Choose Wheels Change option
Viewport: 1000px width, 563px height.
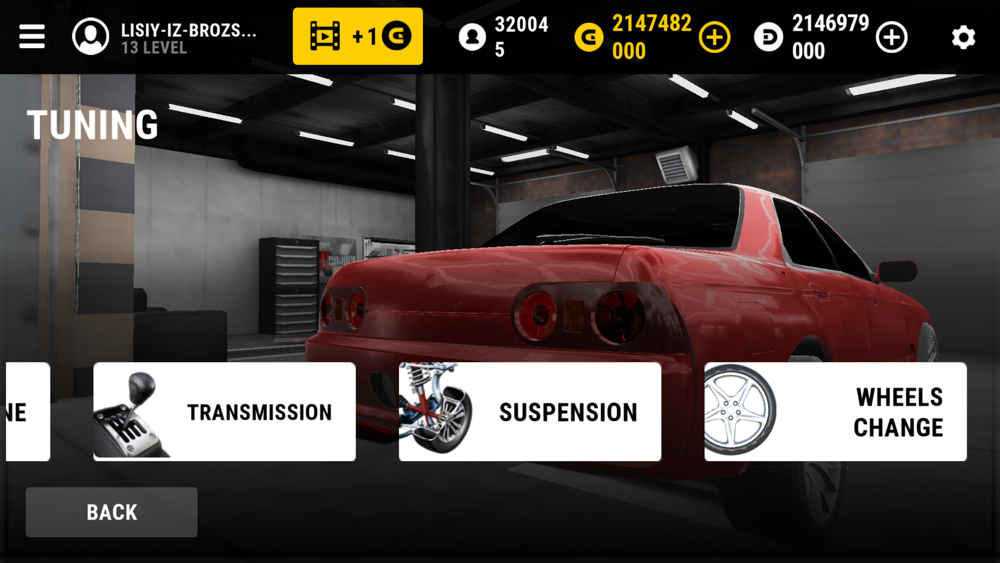coord(835,412)
